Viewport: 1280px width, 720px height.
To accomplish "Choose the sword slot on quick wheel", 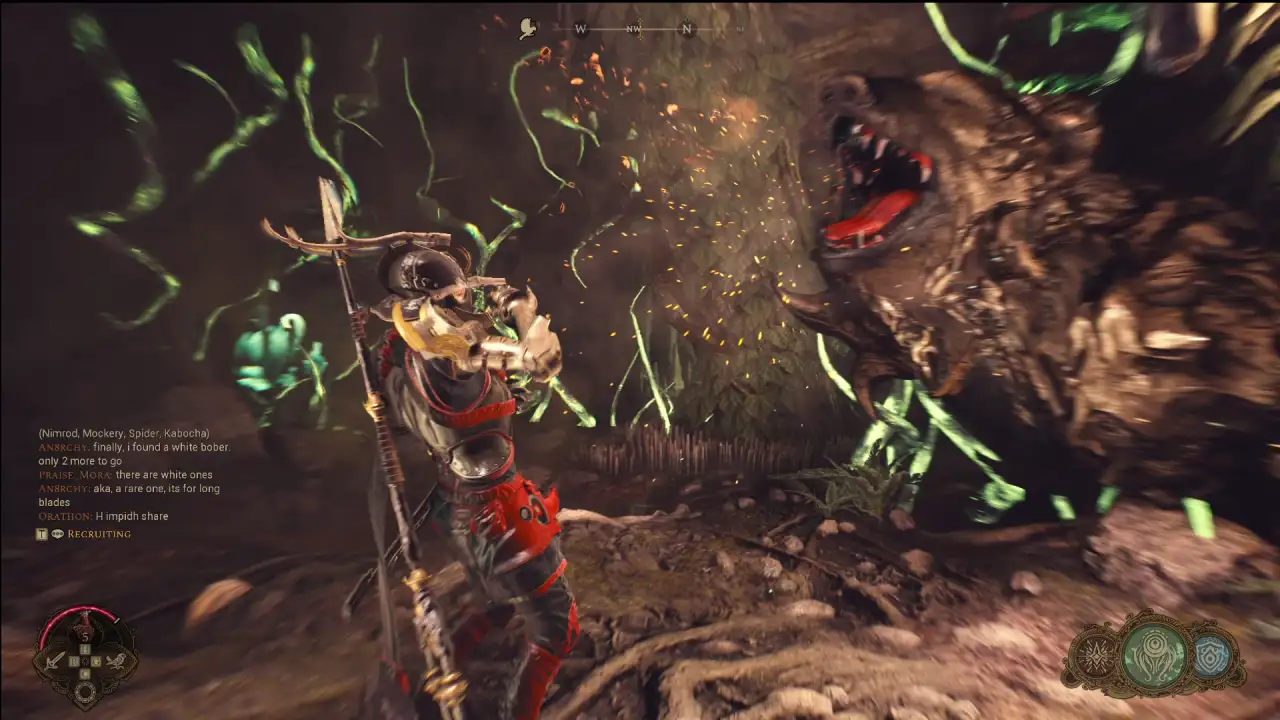I will (x=54, y=660).
